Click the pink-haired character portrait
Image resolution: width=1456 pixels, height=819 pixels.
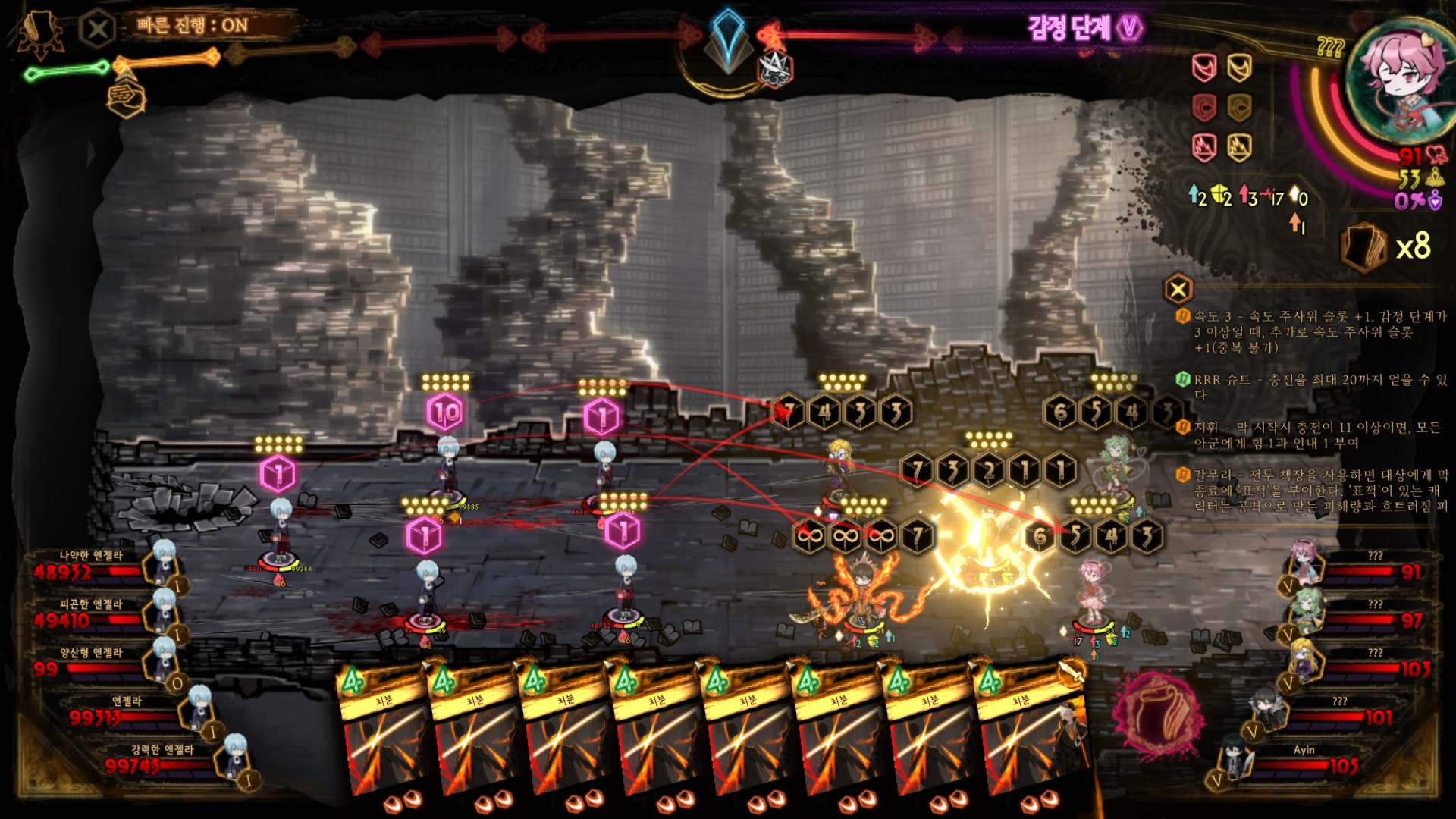(1399, 80)
